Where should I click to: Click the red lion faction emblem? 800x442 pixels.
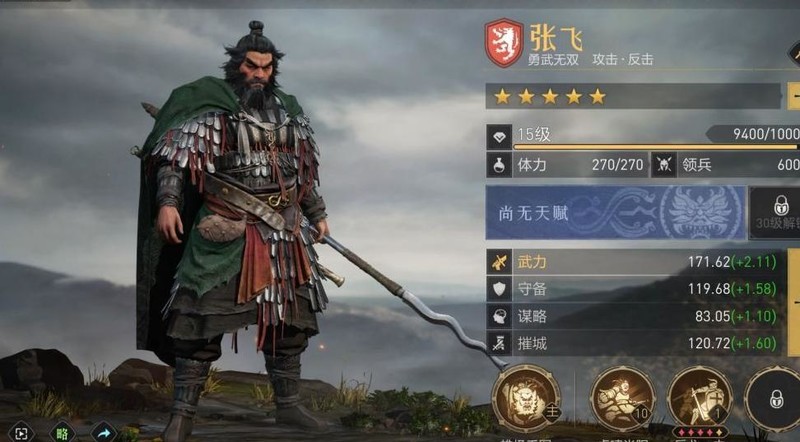click(x=503, y=45)
